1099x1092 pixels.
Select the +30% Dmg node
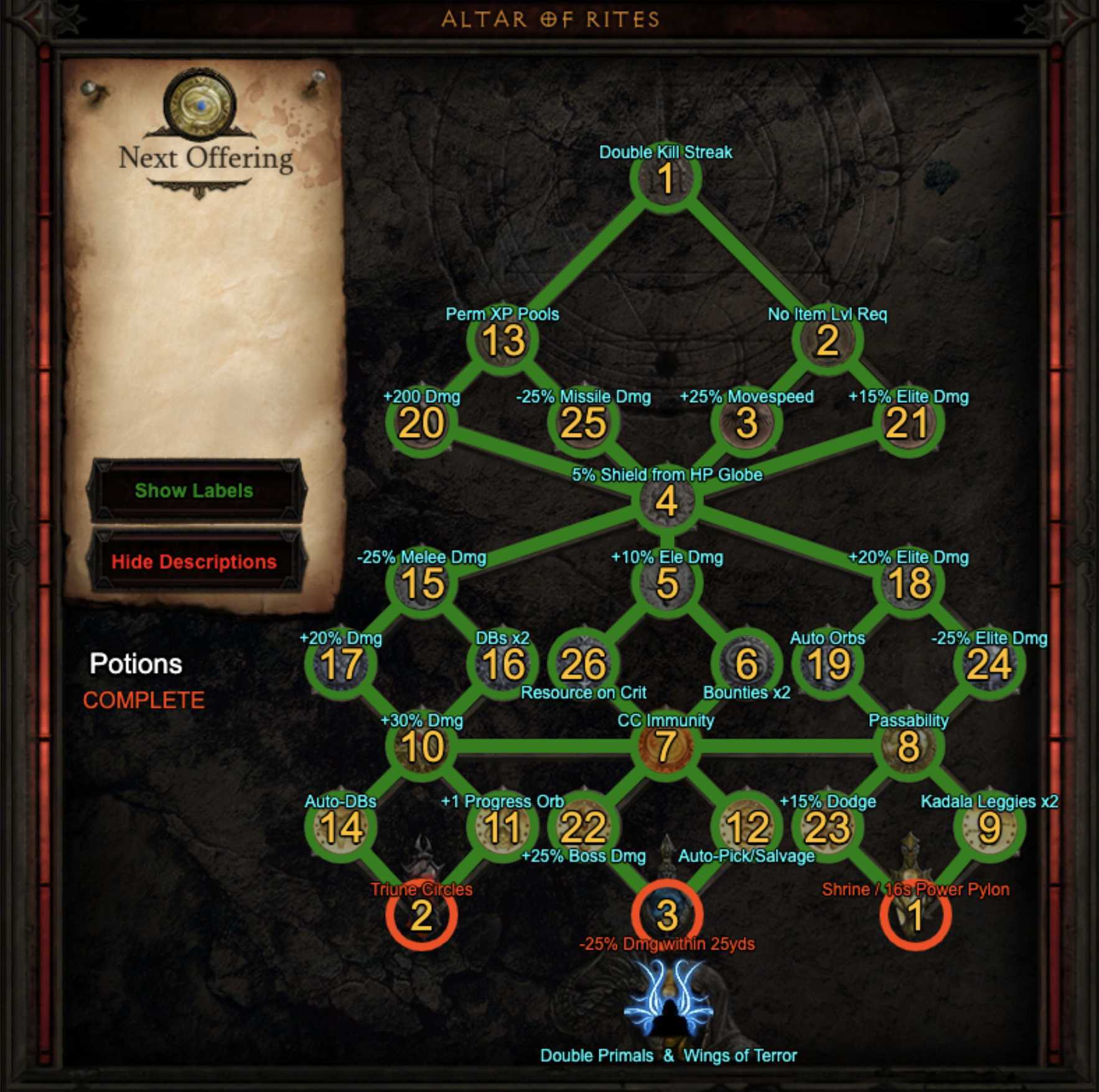[421, 746]
